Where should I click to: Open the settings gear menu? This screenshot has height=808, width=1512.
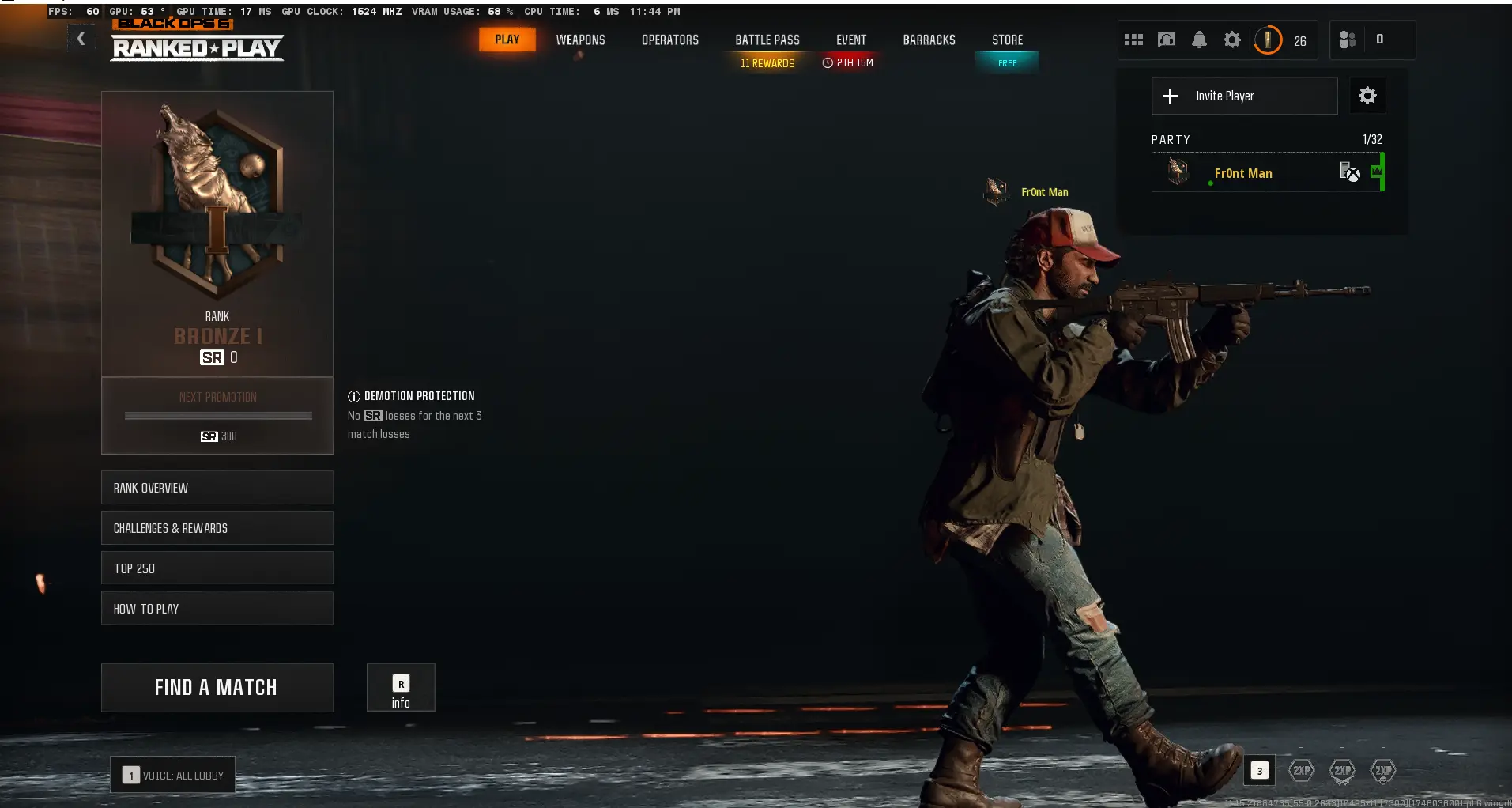(1231, 40)
